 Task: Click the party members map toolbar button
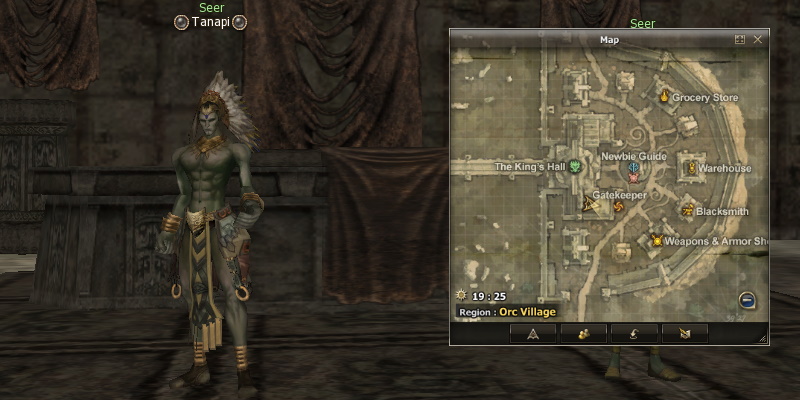[582, 334]
